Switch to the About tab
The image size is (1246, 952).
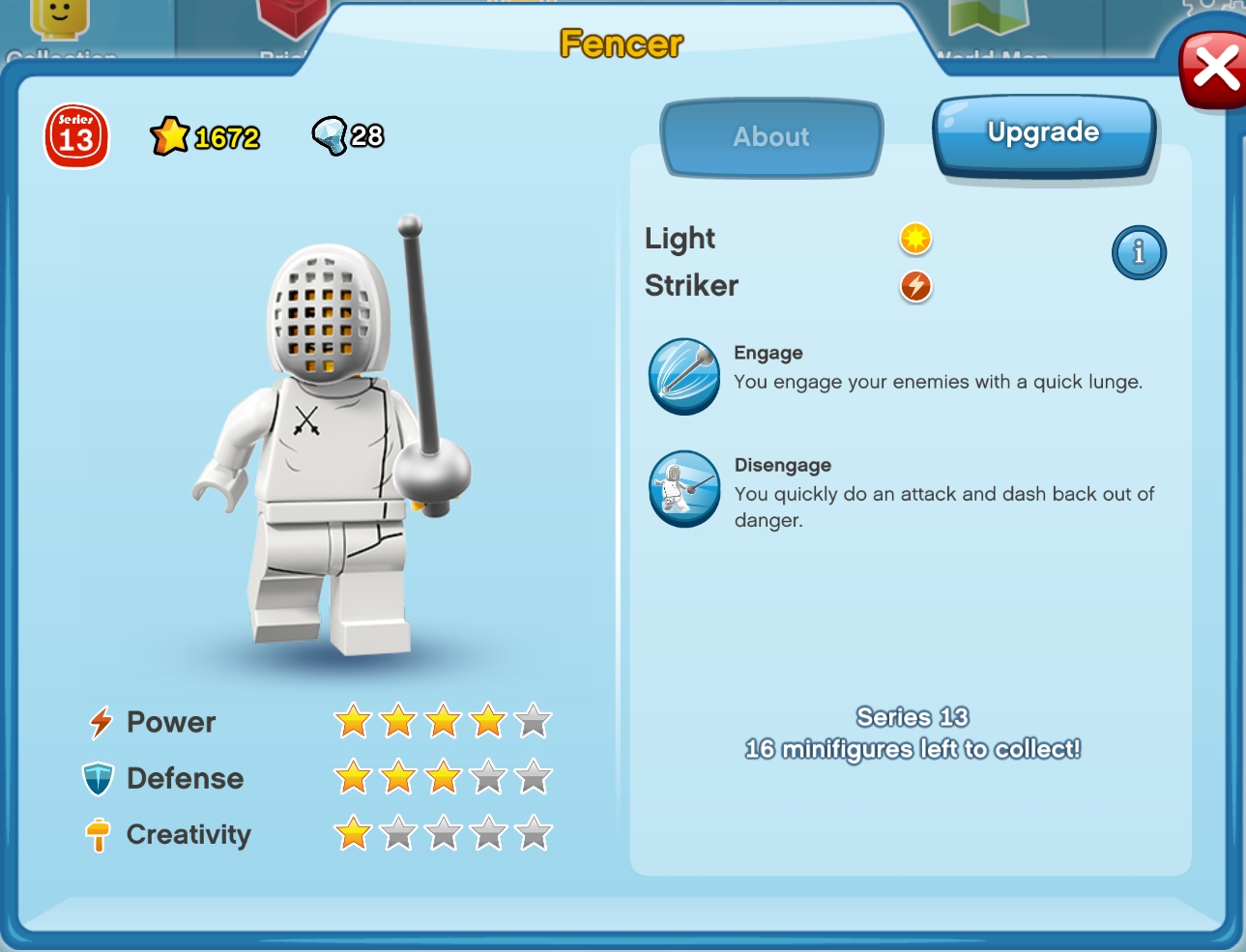click(770, 137)
